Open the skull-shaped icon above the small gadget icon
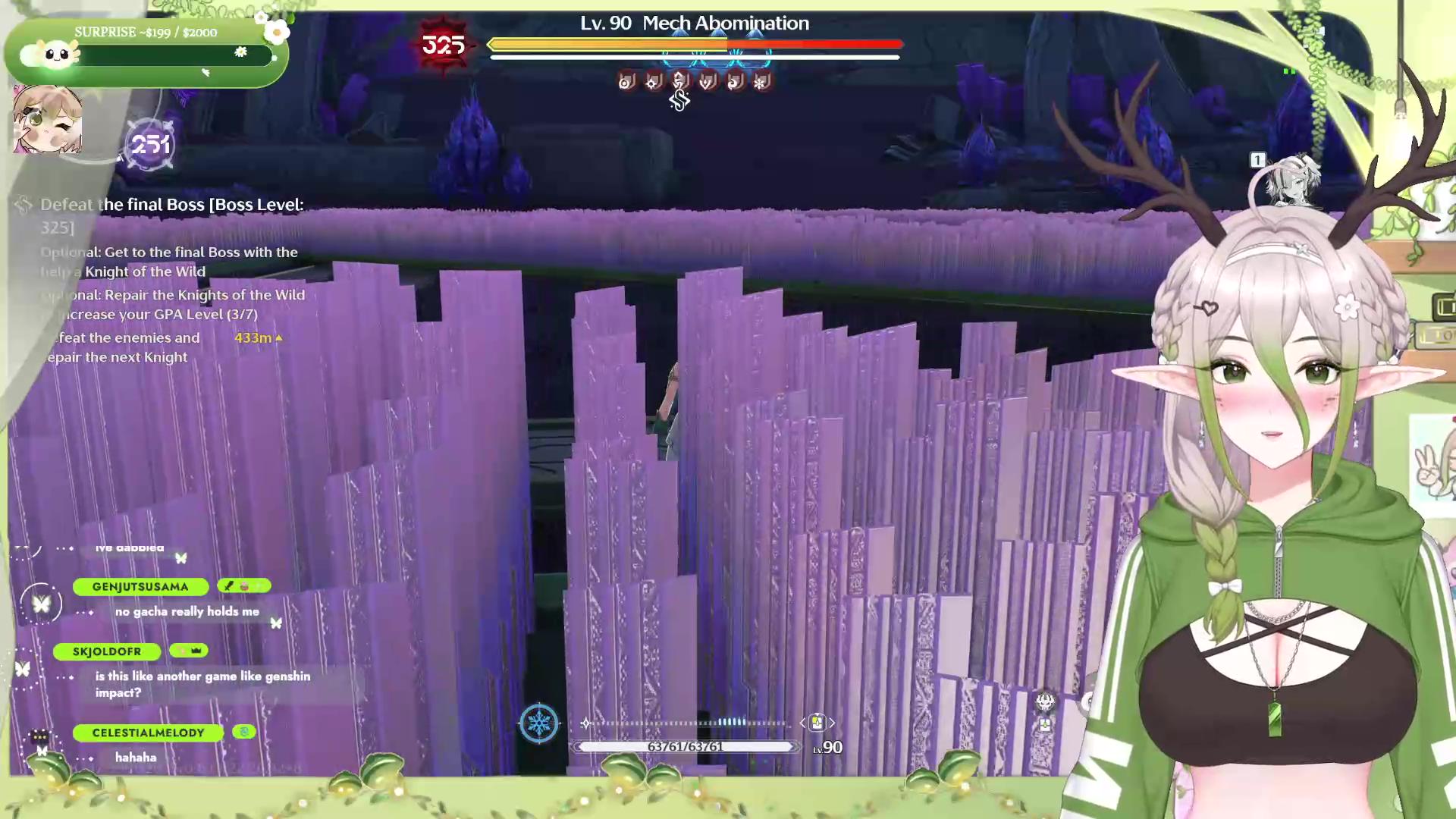This screenshot has height=819, width=1456. (1045, 701)
